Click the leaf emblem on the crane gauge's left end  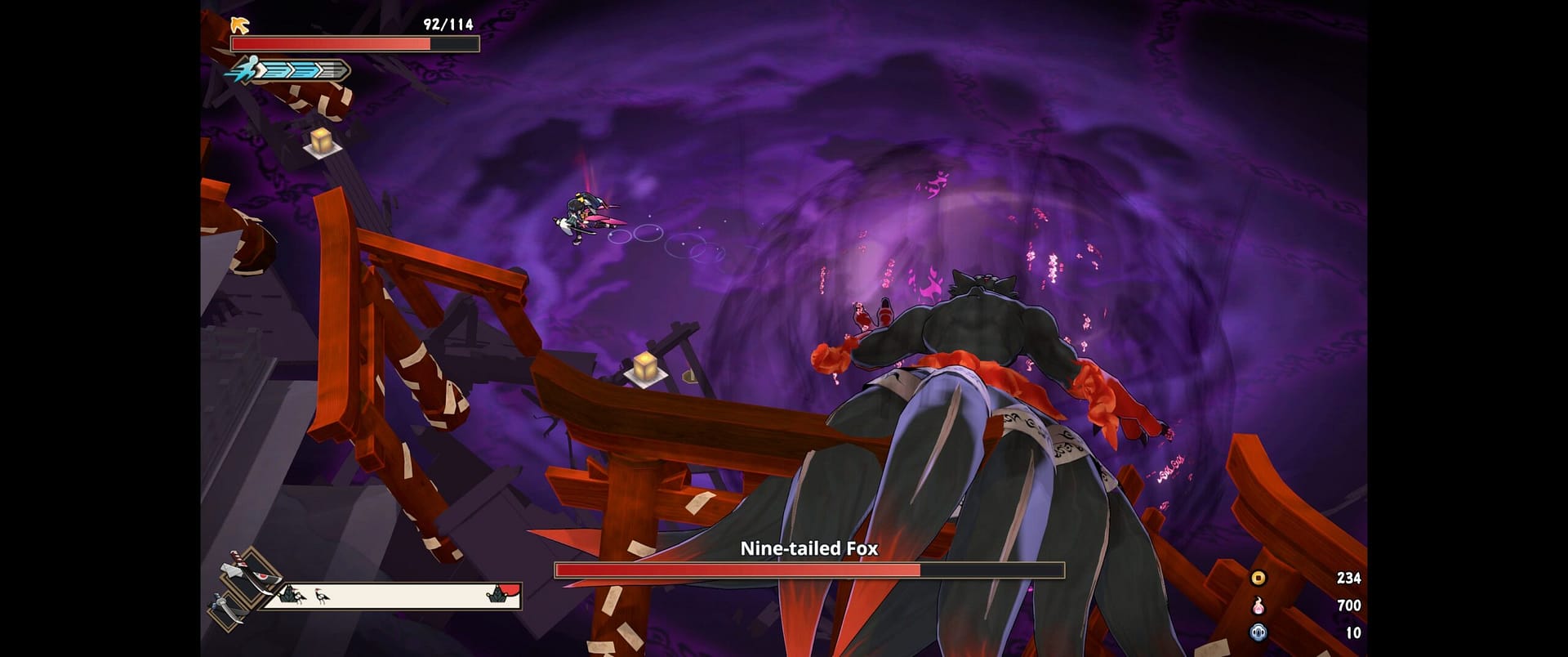pos(287,594)
